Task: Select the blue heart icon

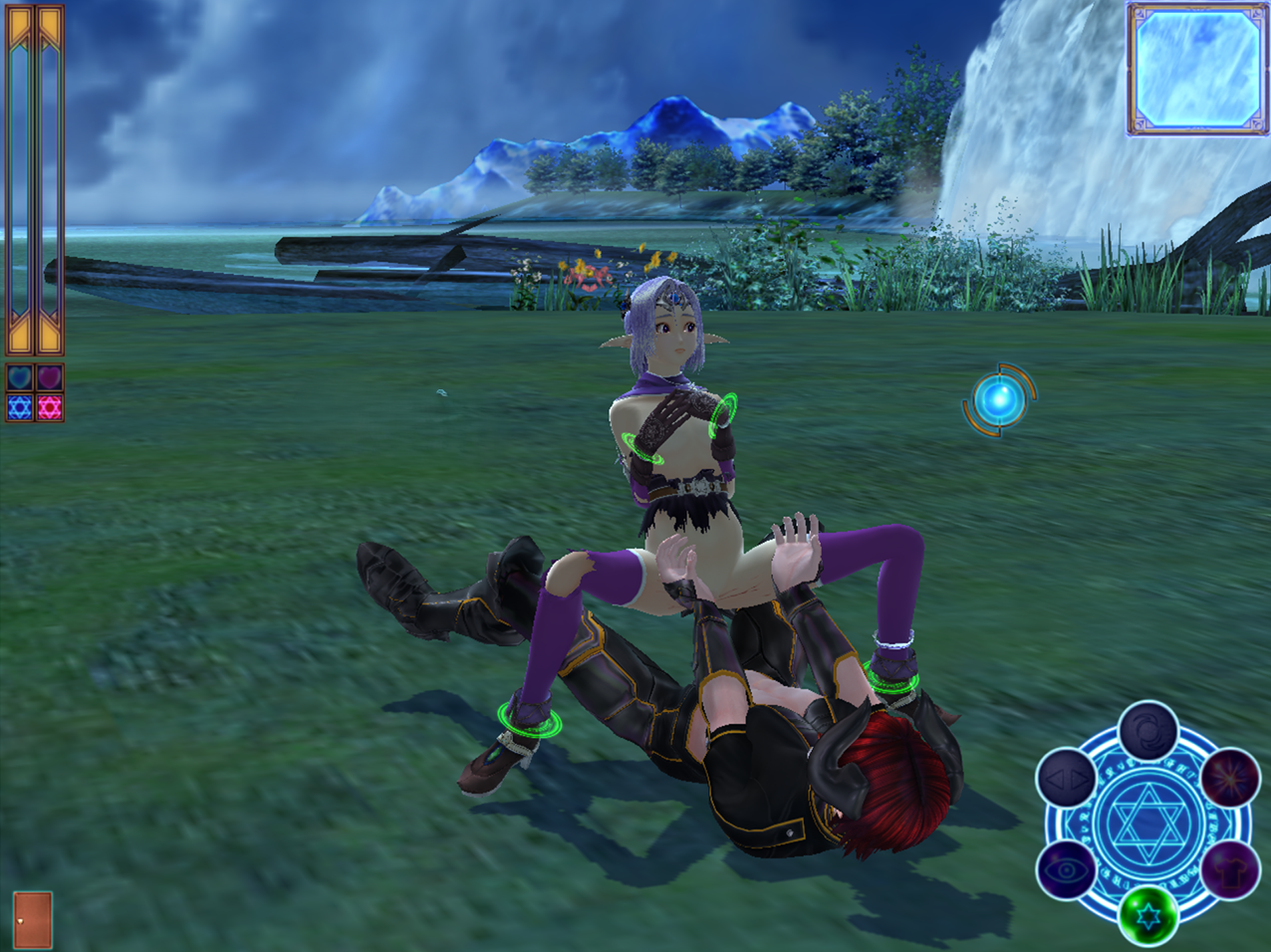Action: [20, 378]
